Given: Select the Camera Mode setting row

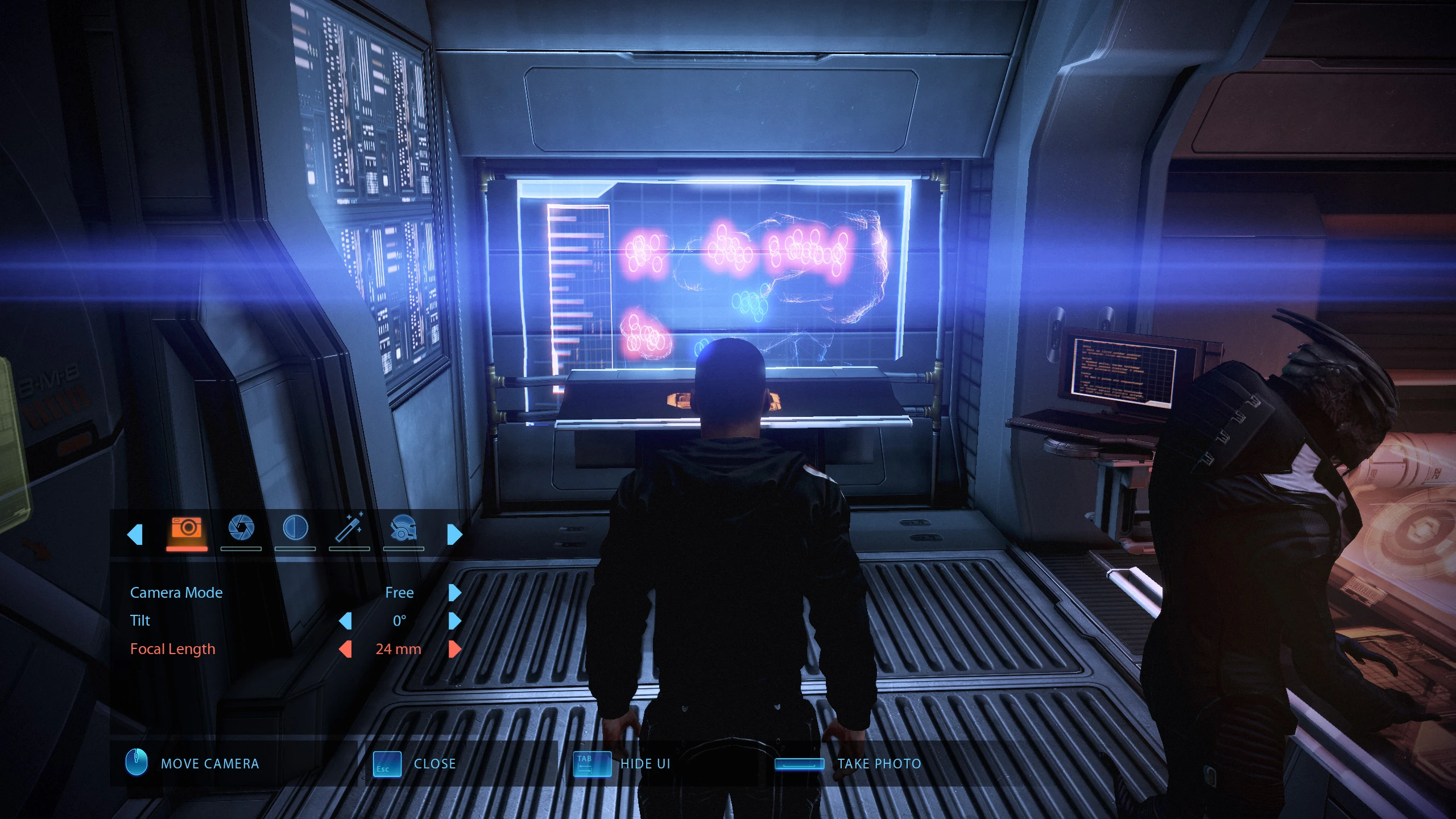Looking at the screenshot, I should (x=176, y=593).
